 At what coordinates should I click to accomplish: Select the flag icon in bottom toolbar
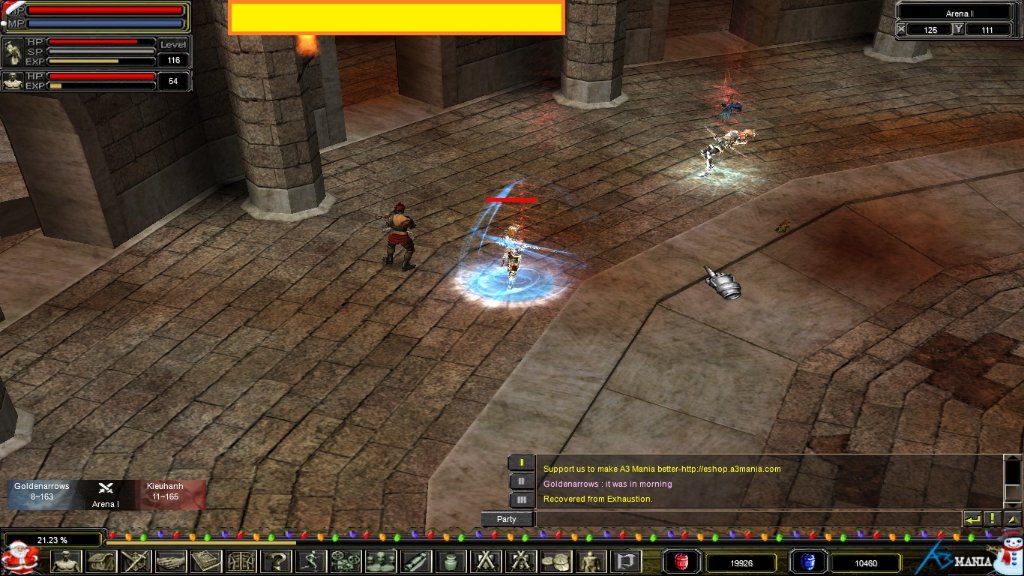[x=625, y=562]
